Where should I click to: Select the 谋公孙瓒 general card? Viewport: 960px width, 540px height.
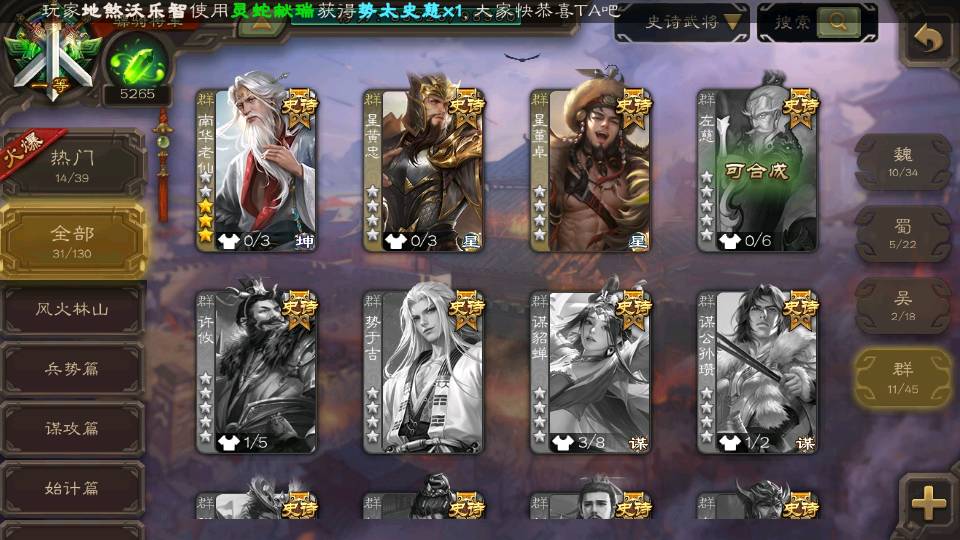point(757,370)
